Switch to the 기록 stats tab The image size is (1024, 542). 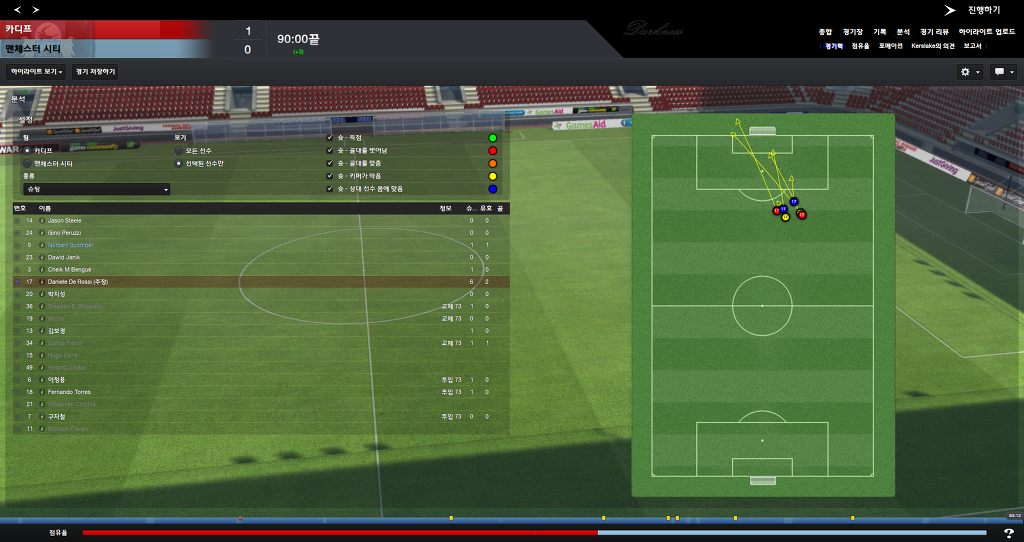click(x=880, y=32)
